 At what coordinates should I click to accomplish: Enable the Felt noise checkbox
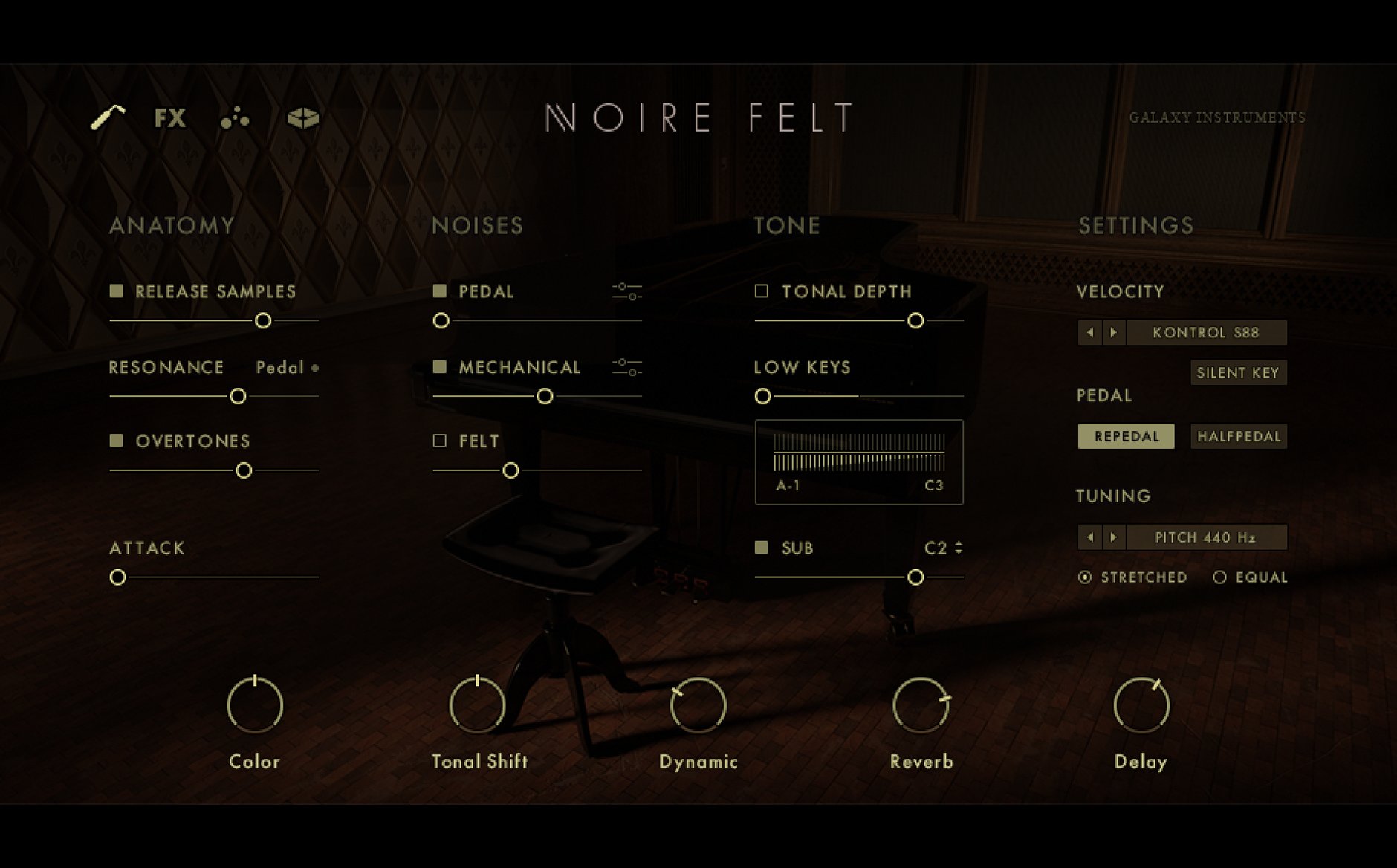point(440,441)
